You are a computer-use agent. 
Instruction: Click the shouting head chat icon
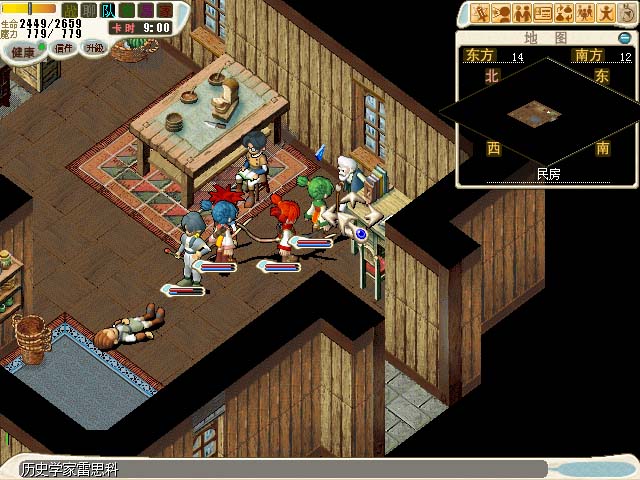[501, 14]
